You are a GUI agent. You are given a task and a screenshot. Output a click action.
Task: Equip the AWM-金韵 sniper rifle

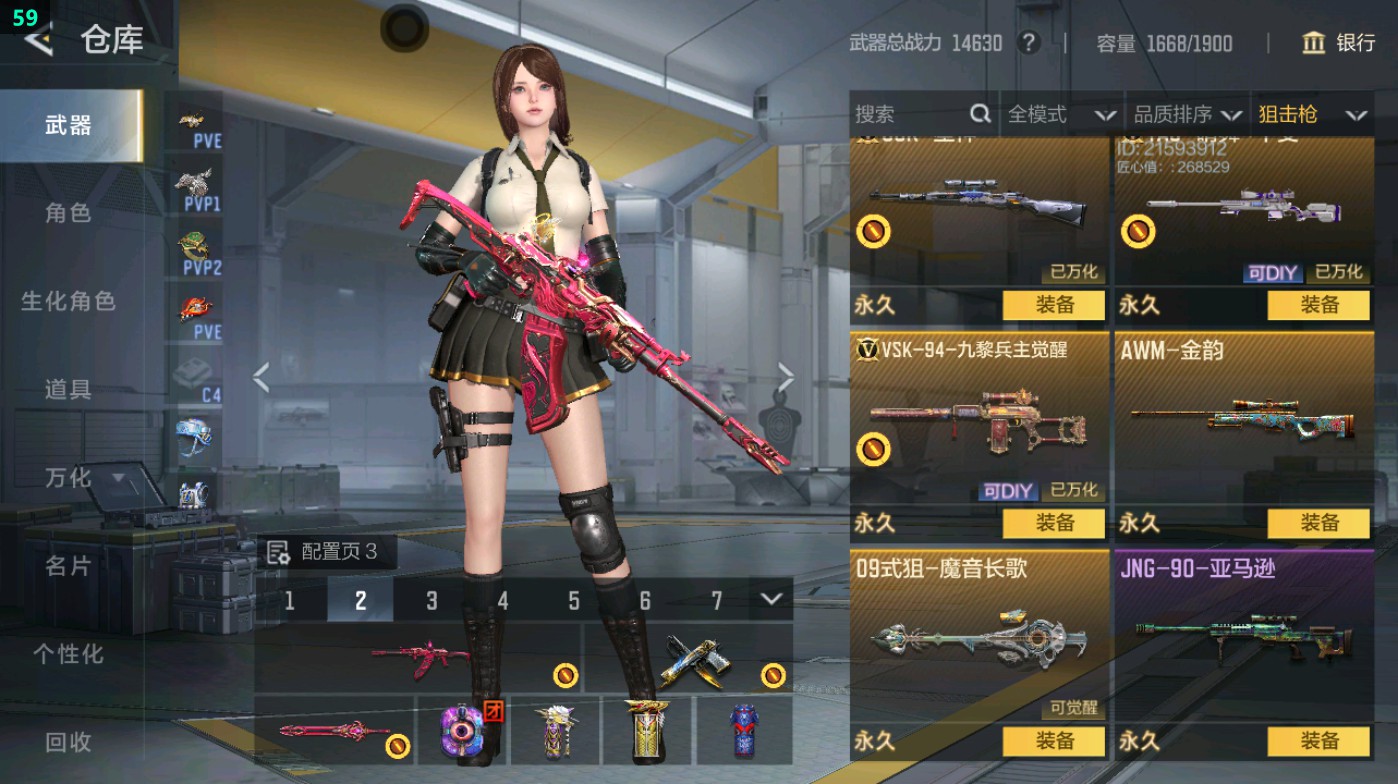(x=1318, y=523)
